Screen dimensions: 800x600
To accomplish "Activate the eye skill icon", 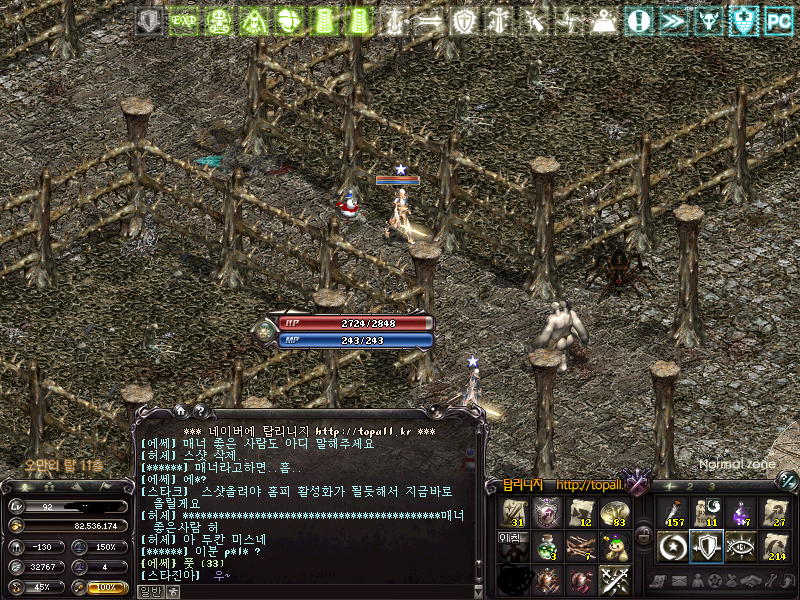I will (740, 547).
